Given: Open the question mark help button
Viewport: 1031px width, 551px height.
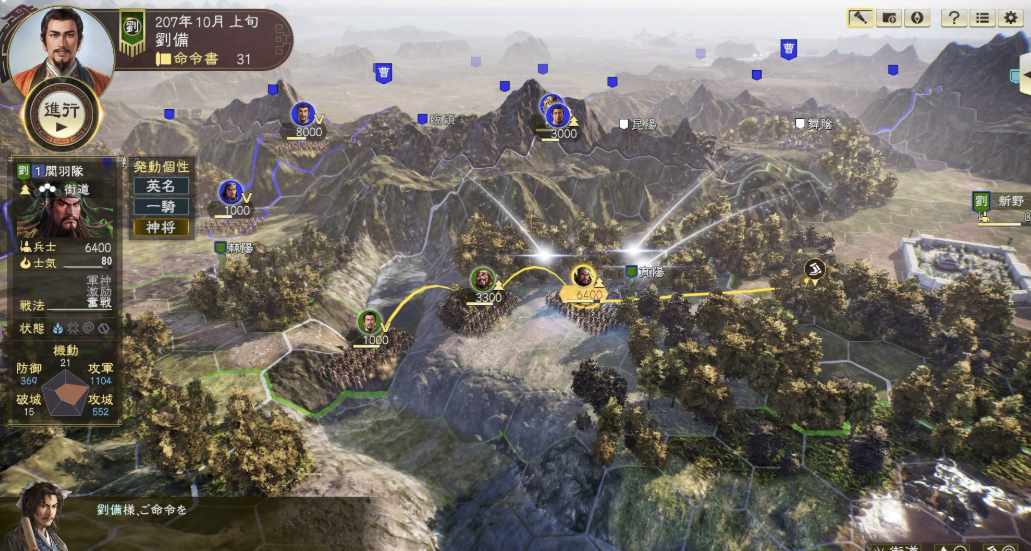Looking at the screenshot, I should tap(954, 18).
